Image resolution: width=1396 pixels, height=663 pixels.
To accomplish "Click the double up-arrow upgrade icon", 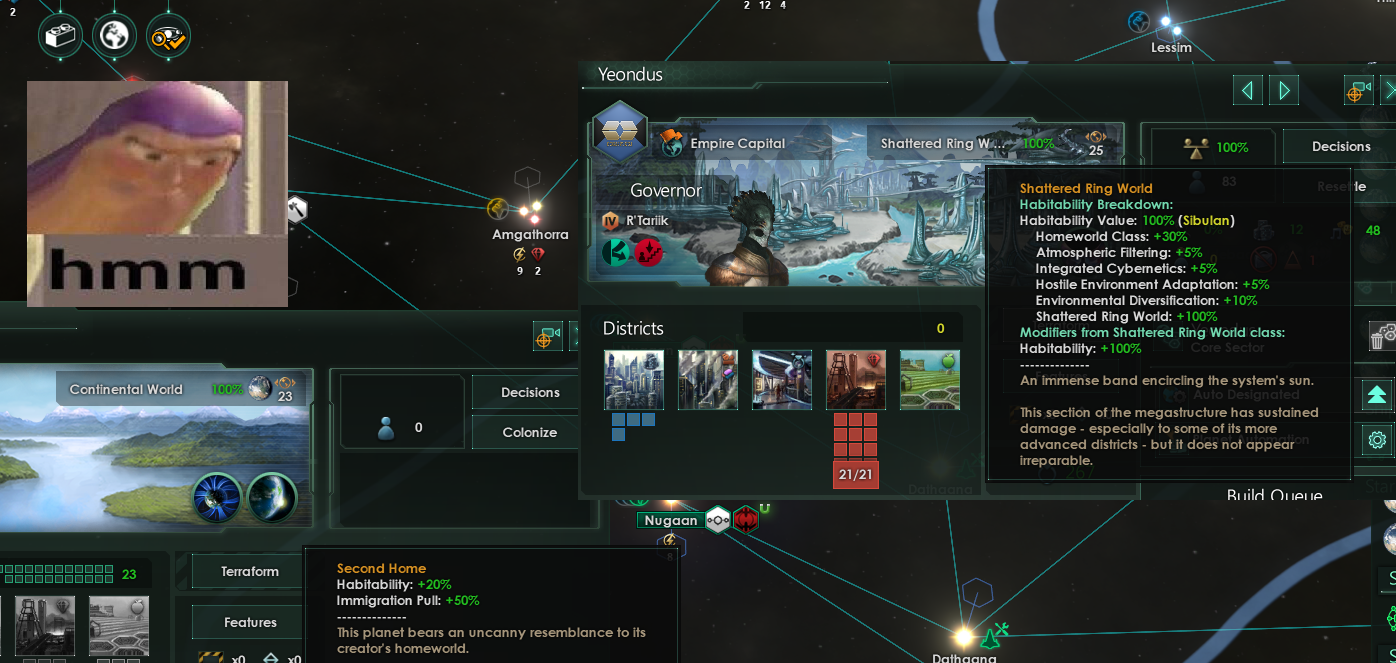I will click(x=1377, y=394).
